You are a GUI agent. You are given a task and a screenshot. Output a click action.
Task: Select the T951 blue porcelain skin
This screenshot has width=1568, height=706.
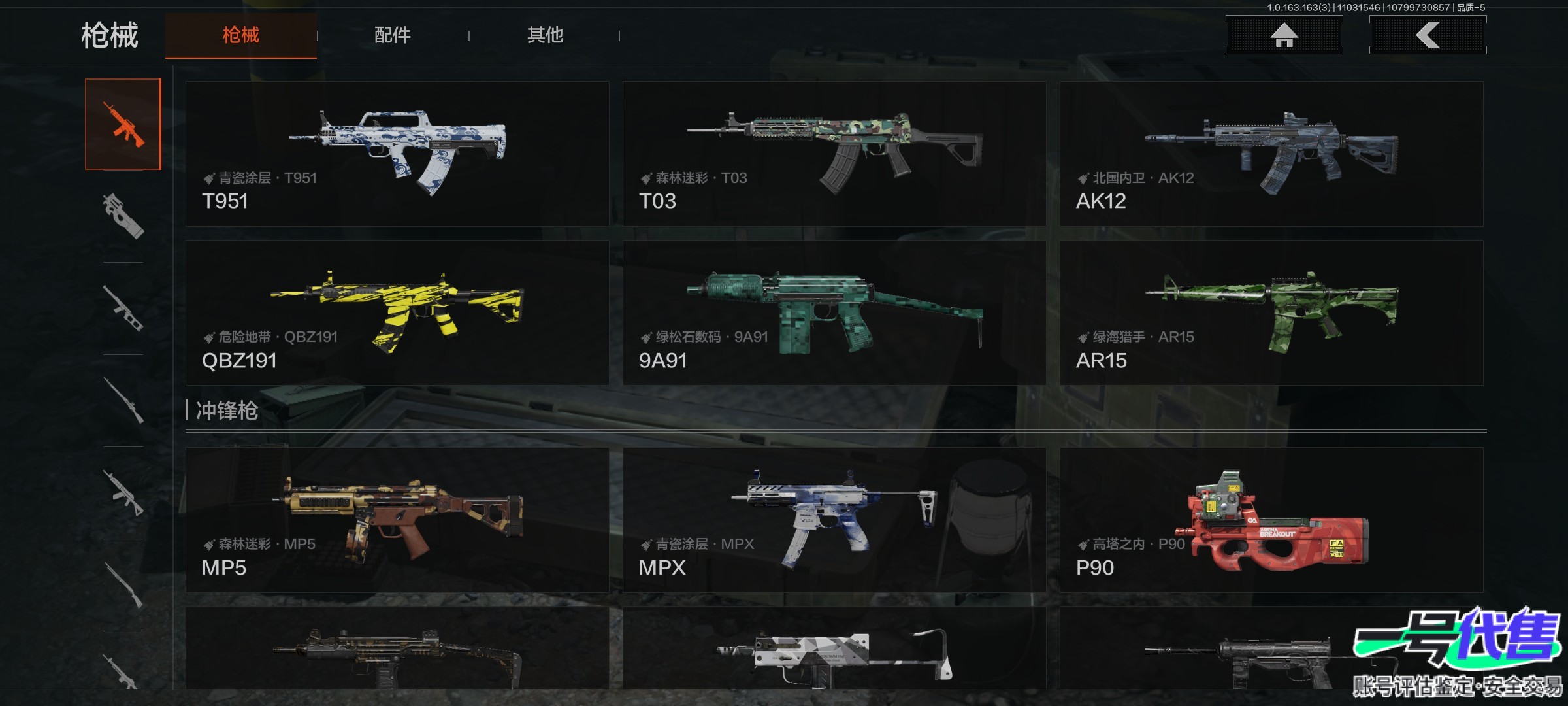point(397,154)
